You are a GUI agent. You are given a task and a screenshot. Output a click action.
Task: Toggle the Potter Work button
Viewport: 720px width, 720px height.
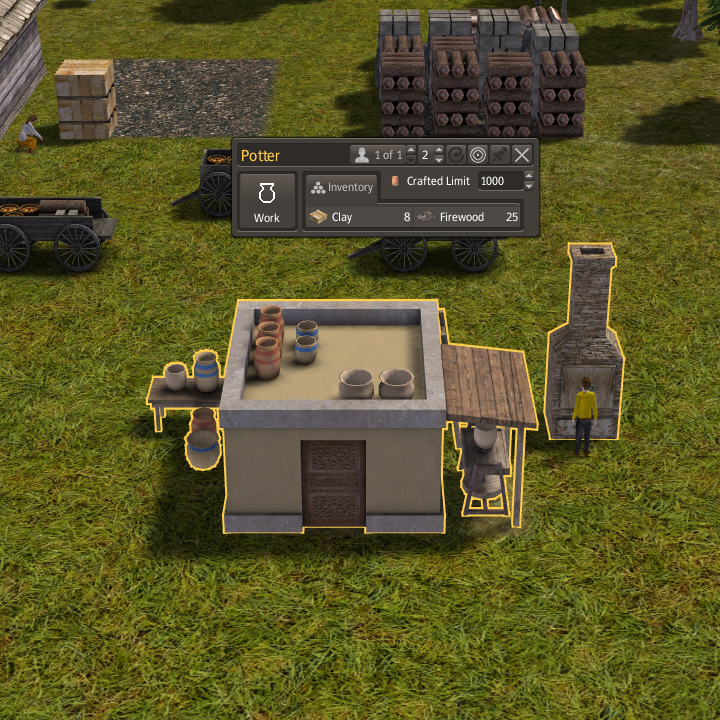[267, 201]
